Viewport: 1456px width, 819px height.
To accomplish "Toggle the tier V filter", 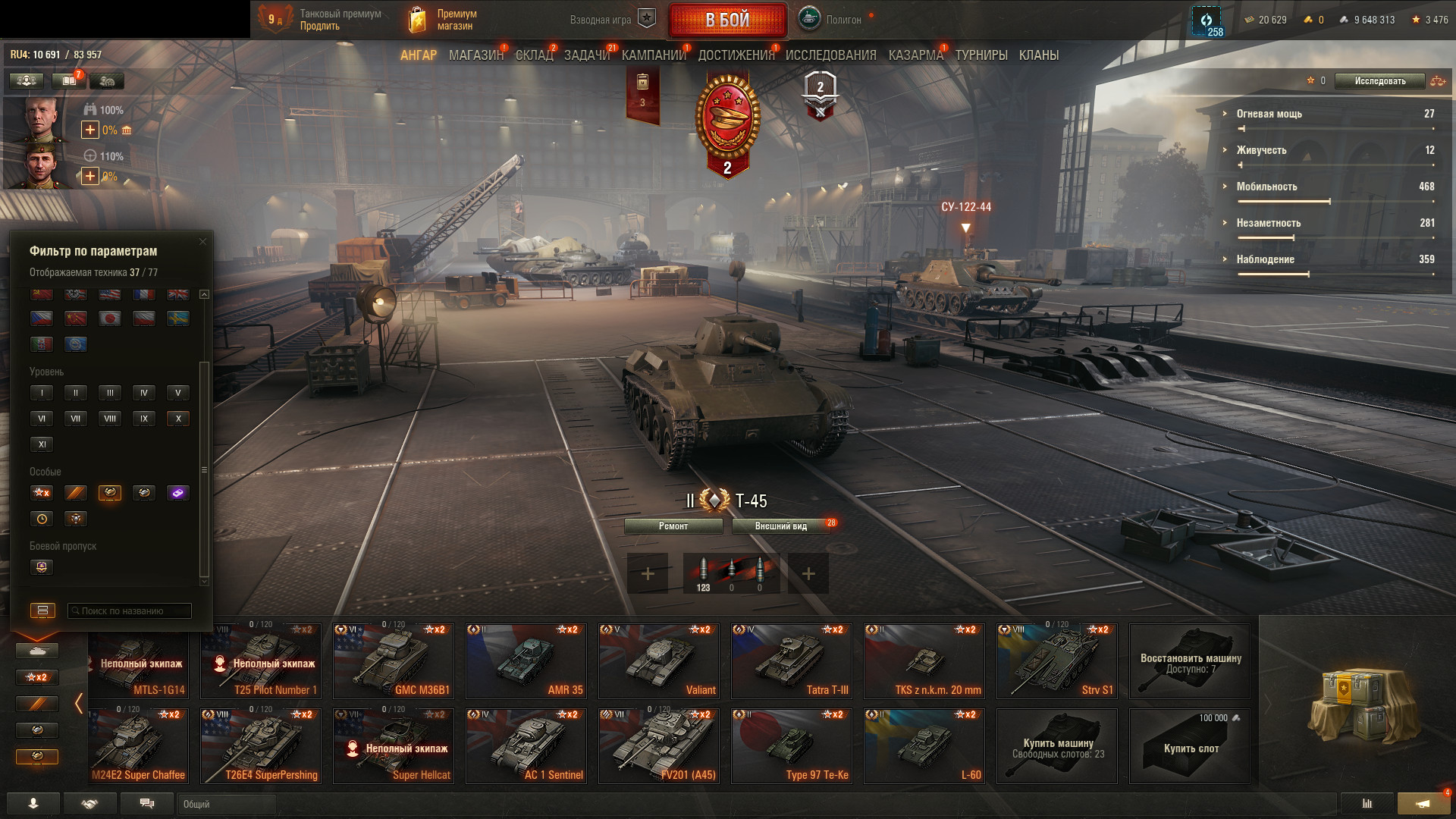I will click(x=178, y=393).
